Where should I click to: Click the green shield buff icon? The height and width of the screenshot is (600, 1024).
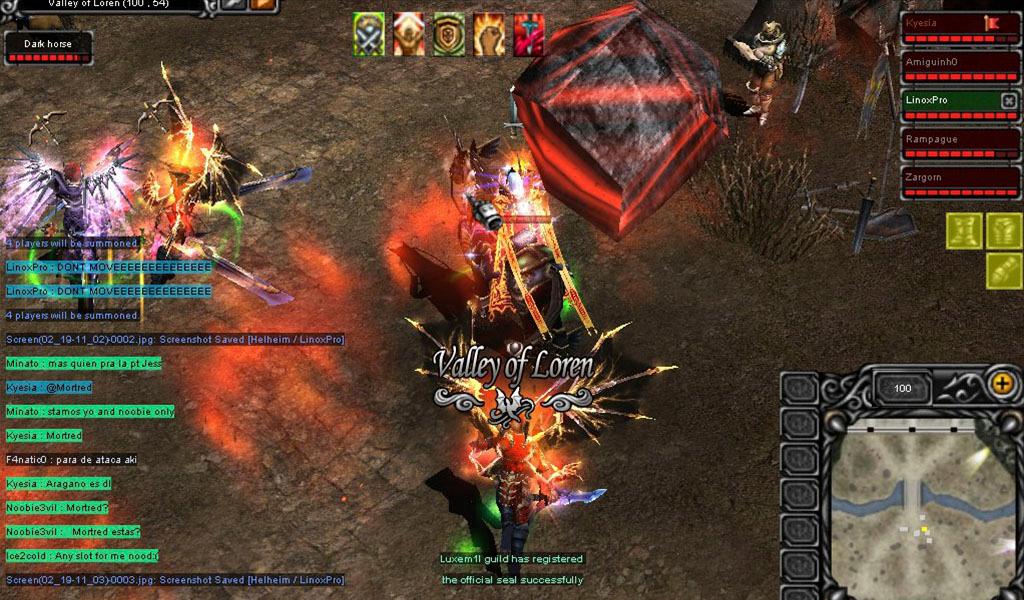[x=449, y=34]
